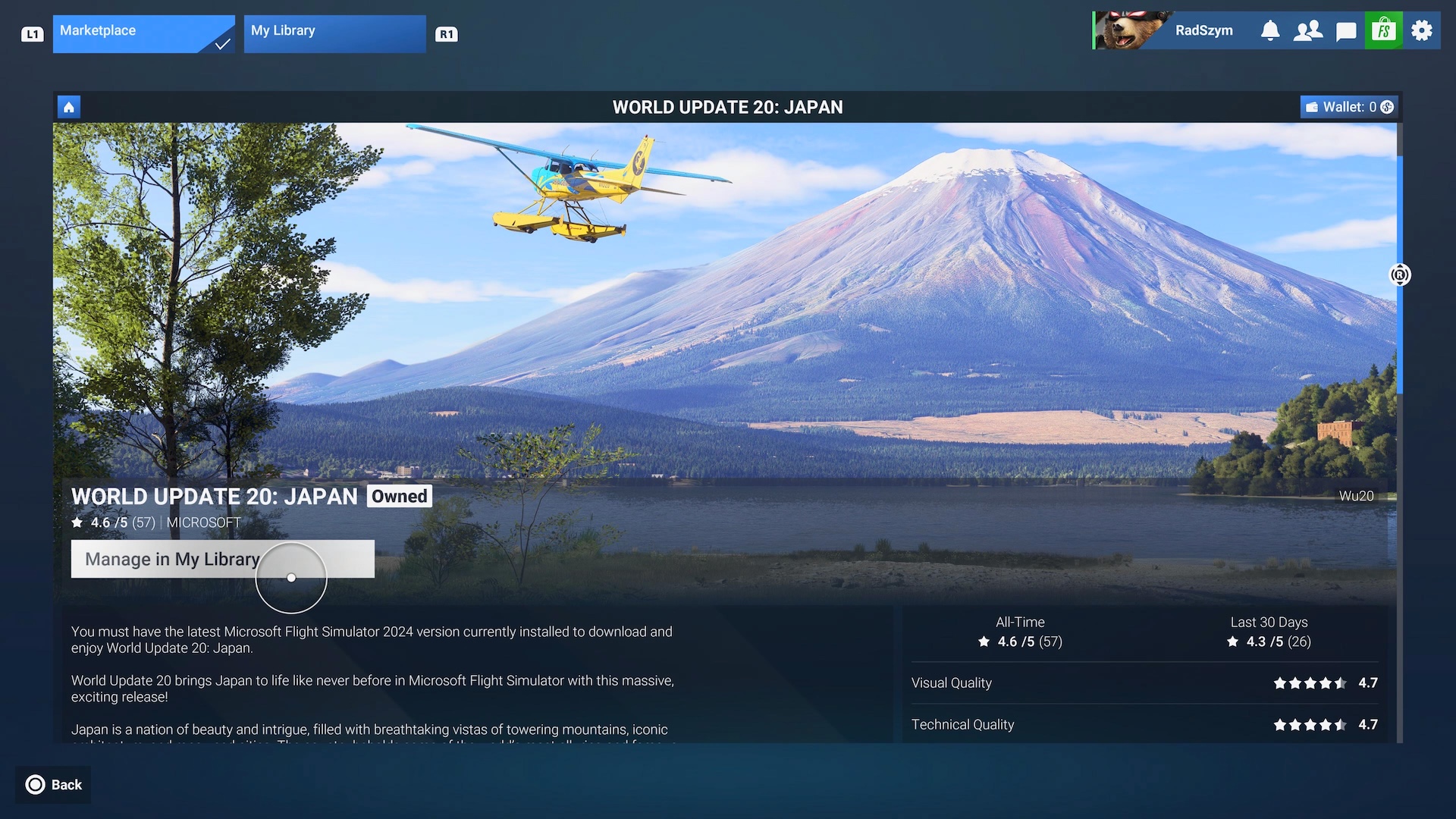
Task: Open the friends group icon
Action: click(x=1308, y=30)
